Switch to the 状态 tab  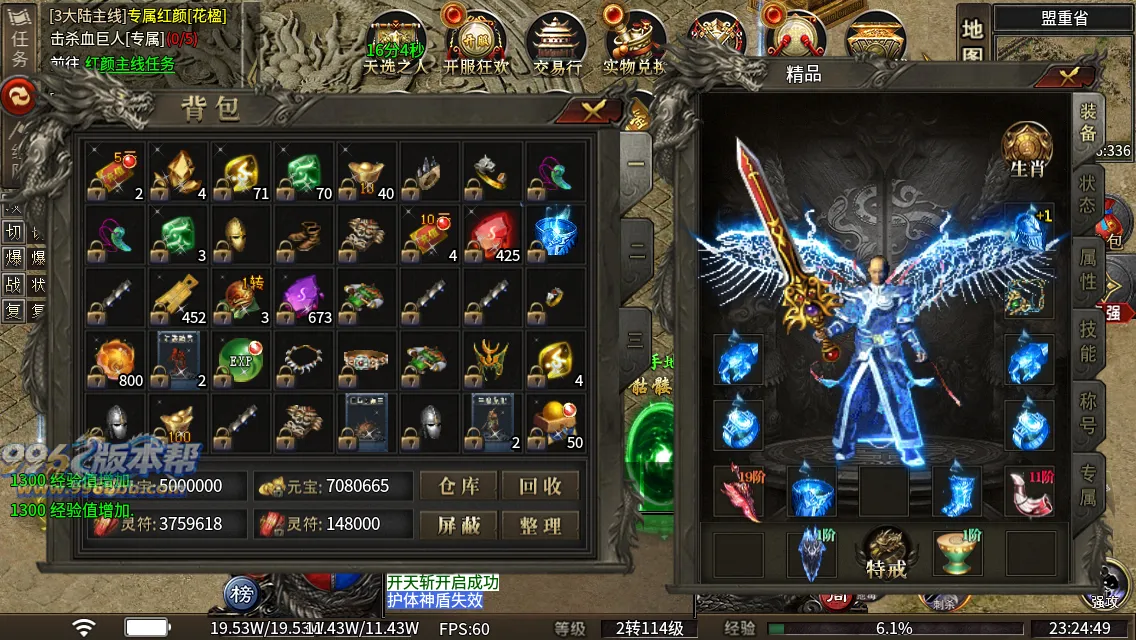[x=1088, y=194]
